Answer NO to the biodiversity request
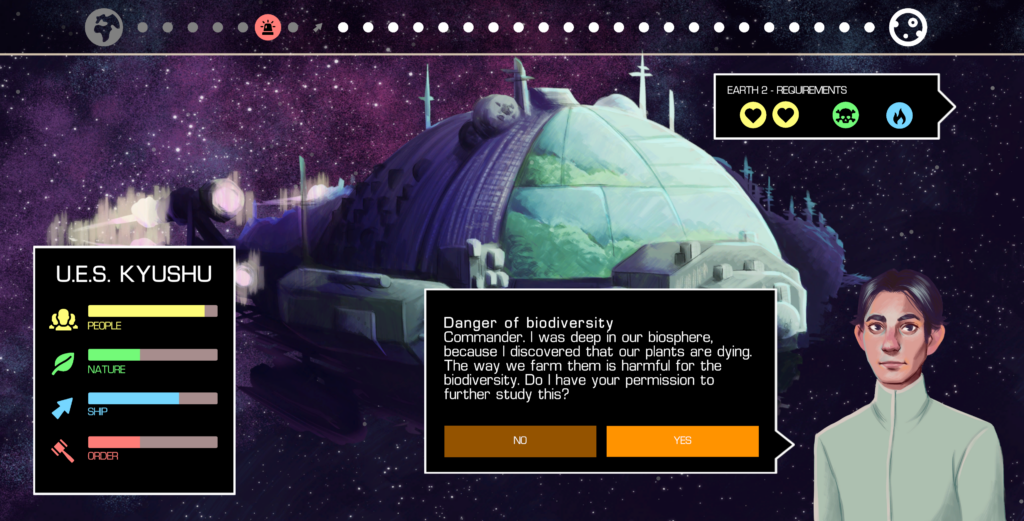 (x=520, y=441)
